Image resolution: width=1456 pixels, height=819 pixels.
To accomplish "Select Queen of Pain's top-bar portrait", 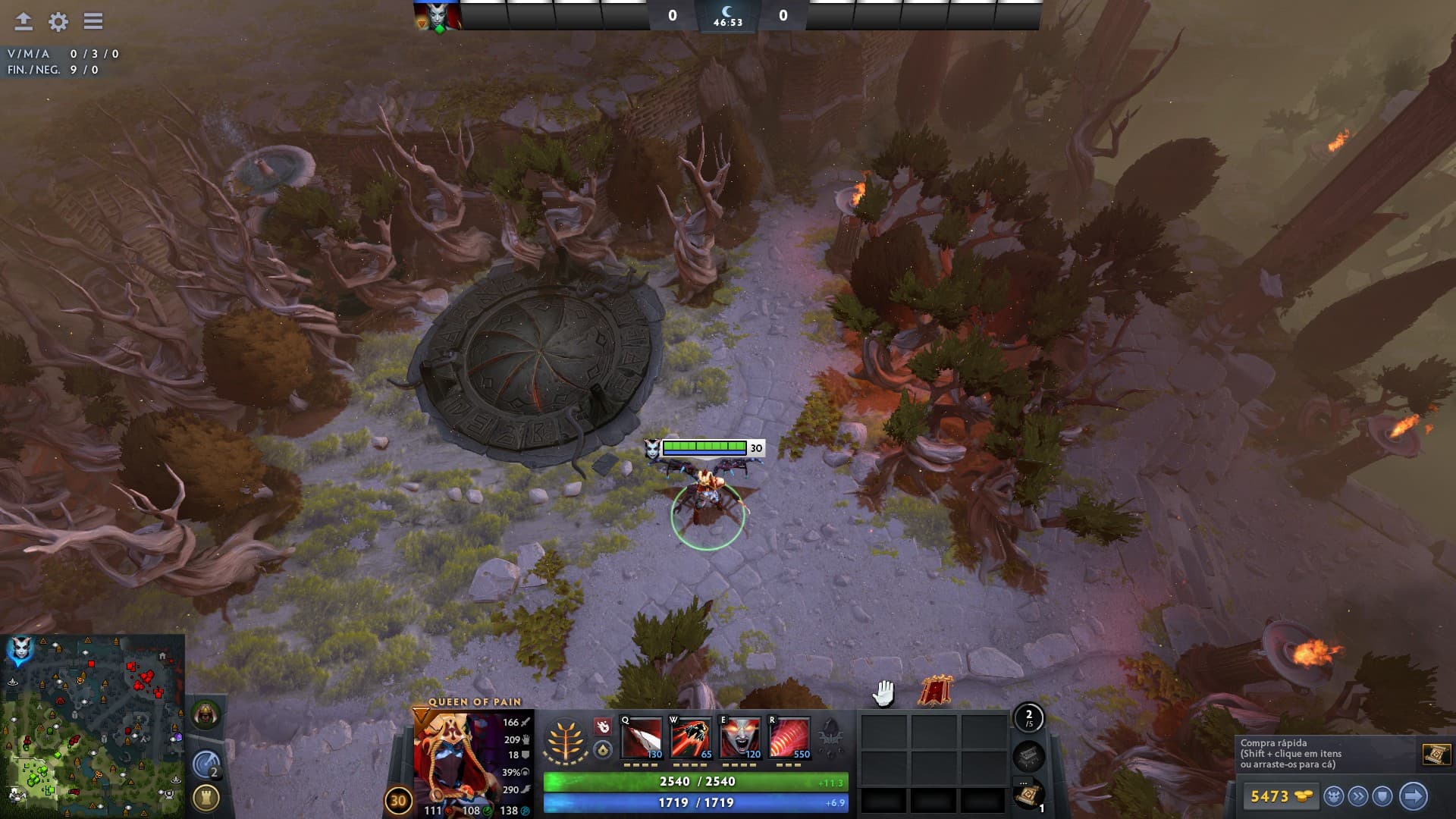I will (x=438, y=16).
